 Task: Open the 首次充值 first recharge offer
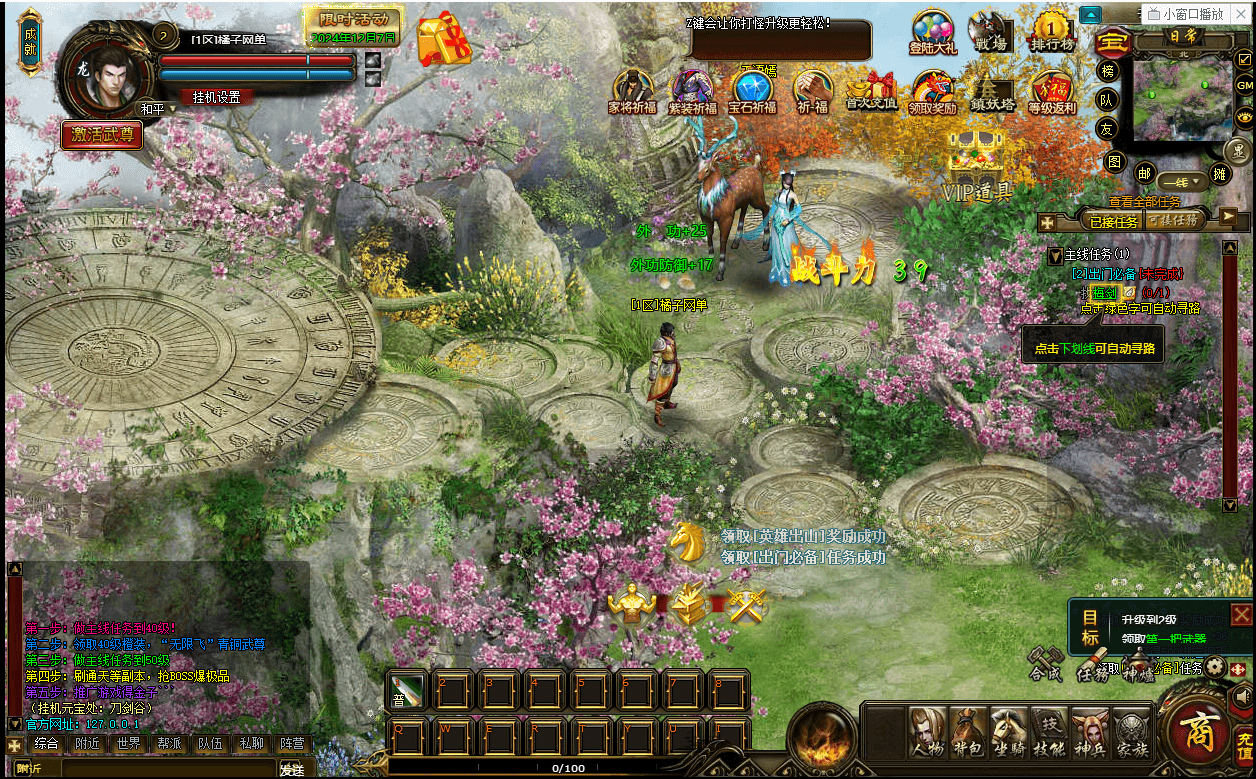coord(871,92)
